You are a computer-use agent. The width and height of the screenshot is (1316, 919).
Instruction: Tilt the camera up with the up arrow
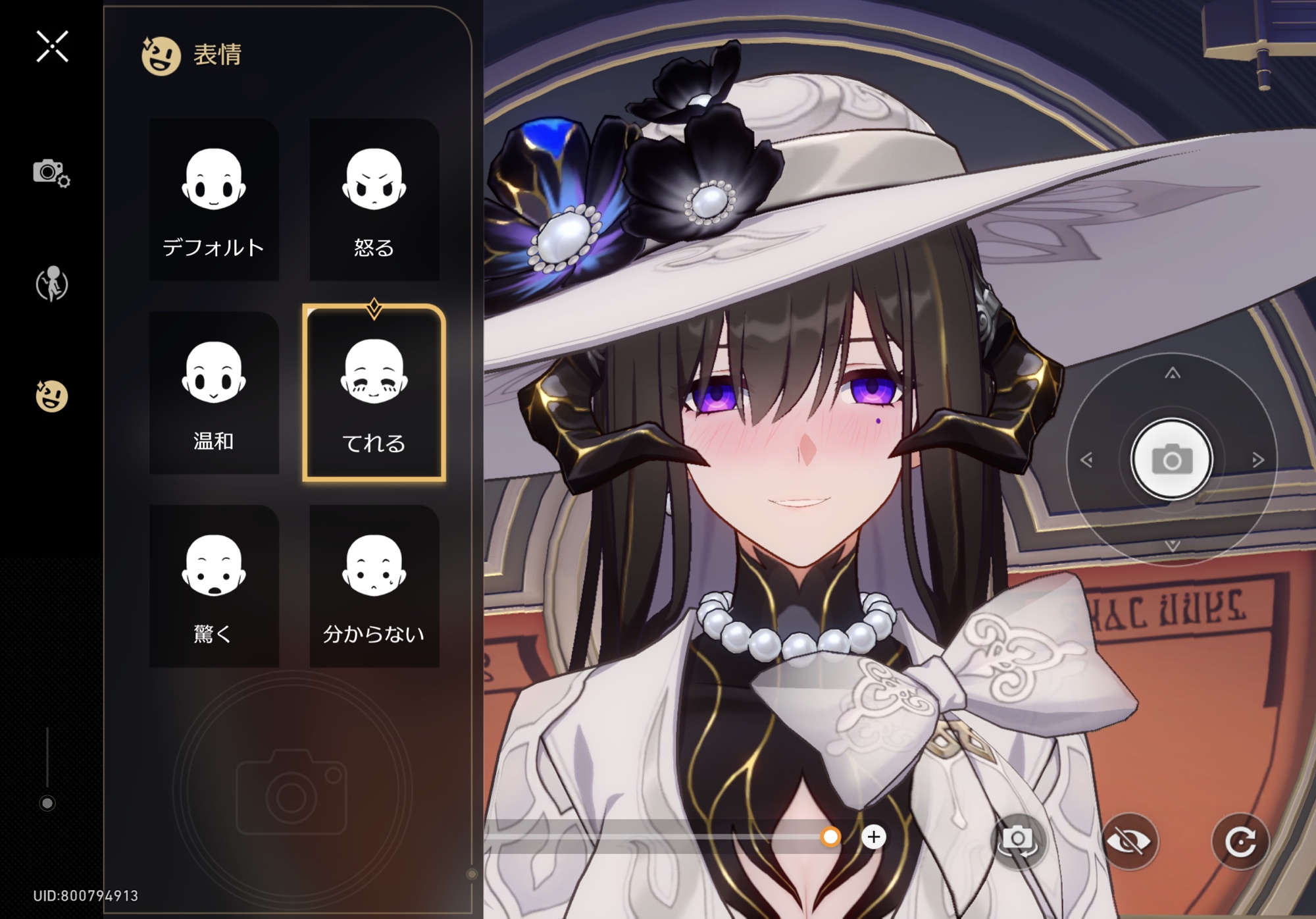1172,374
